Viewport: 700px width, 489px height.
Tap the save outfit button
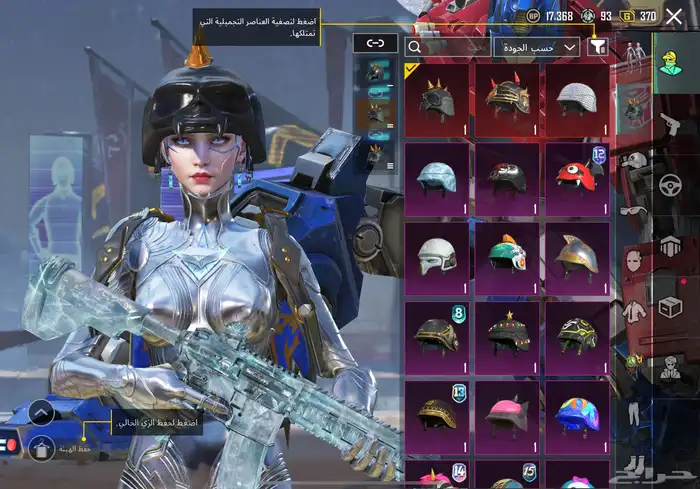point(41,449)
